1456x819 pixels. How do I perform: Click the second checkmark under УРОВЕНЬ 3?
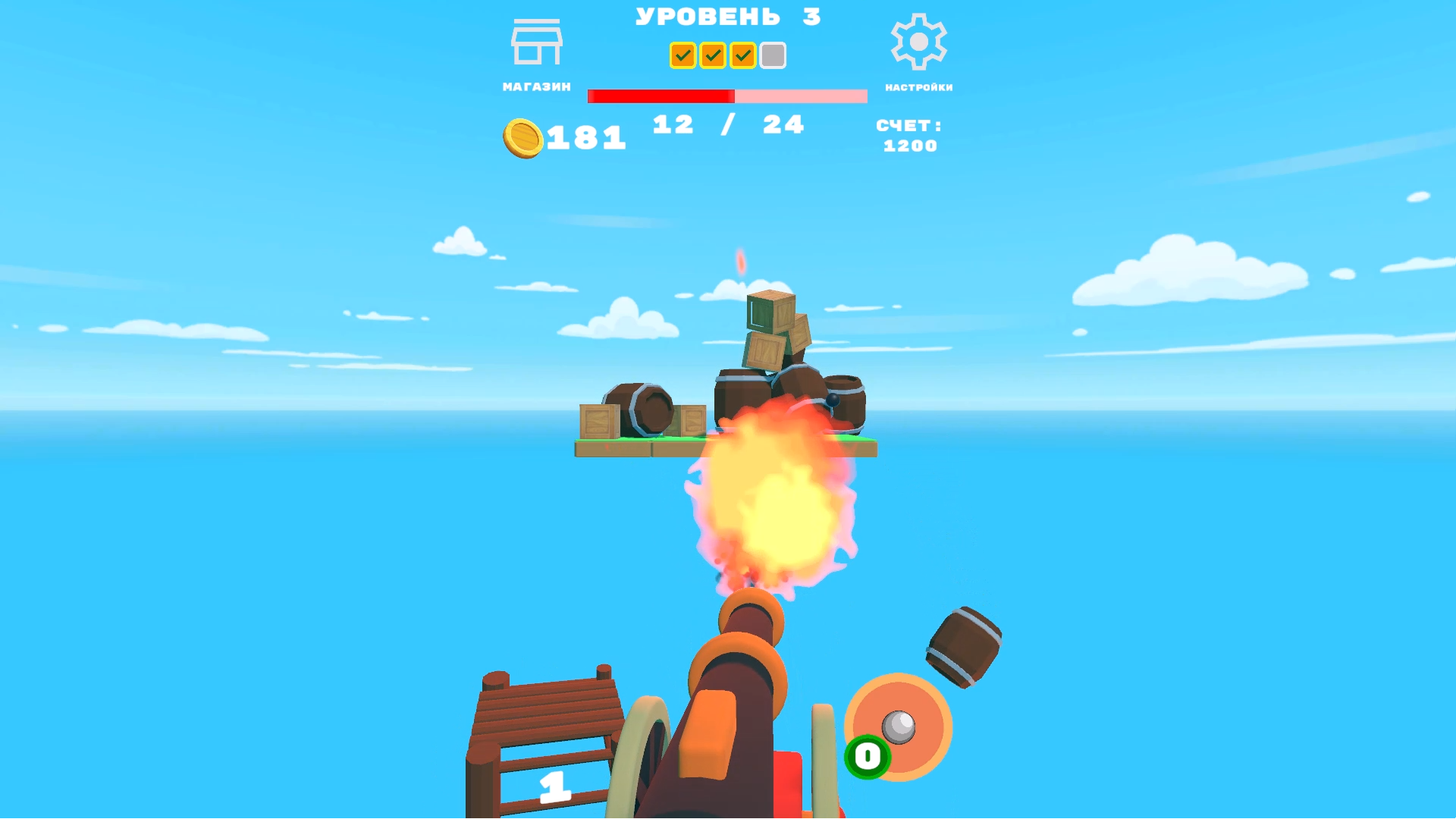711,55
